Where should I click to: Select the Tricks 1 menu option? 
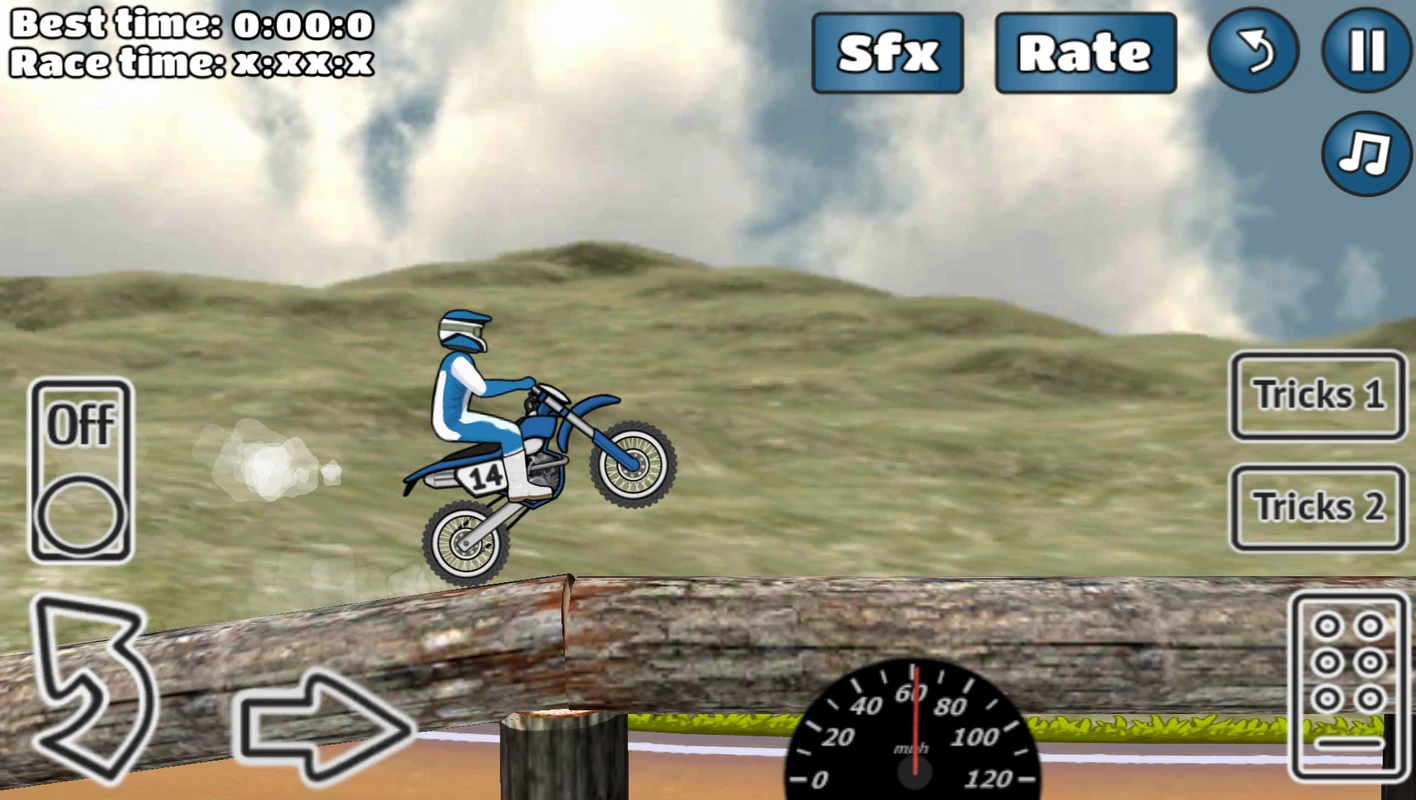point(1316,396)
